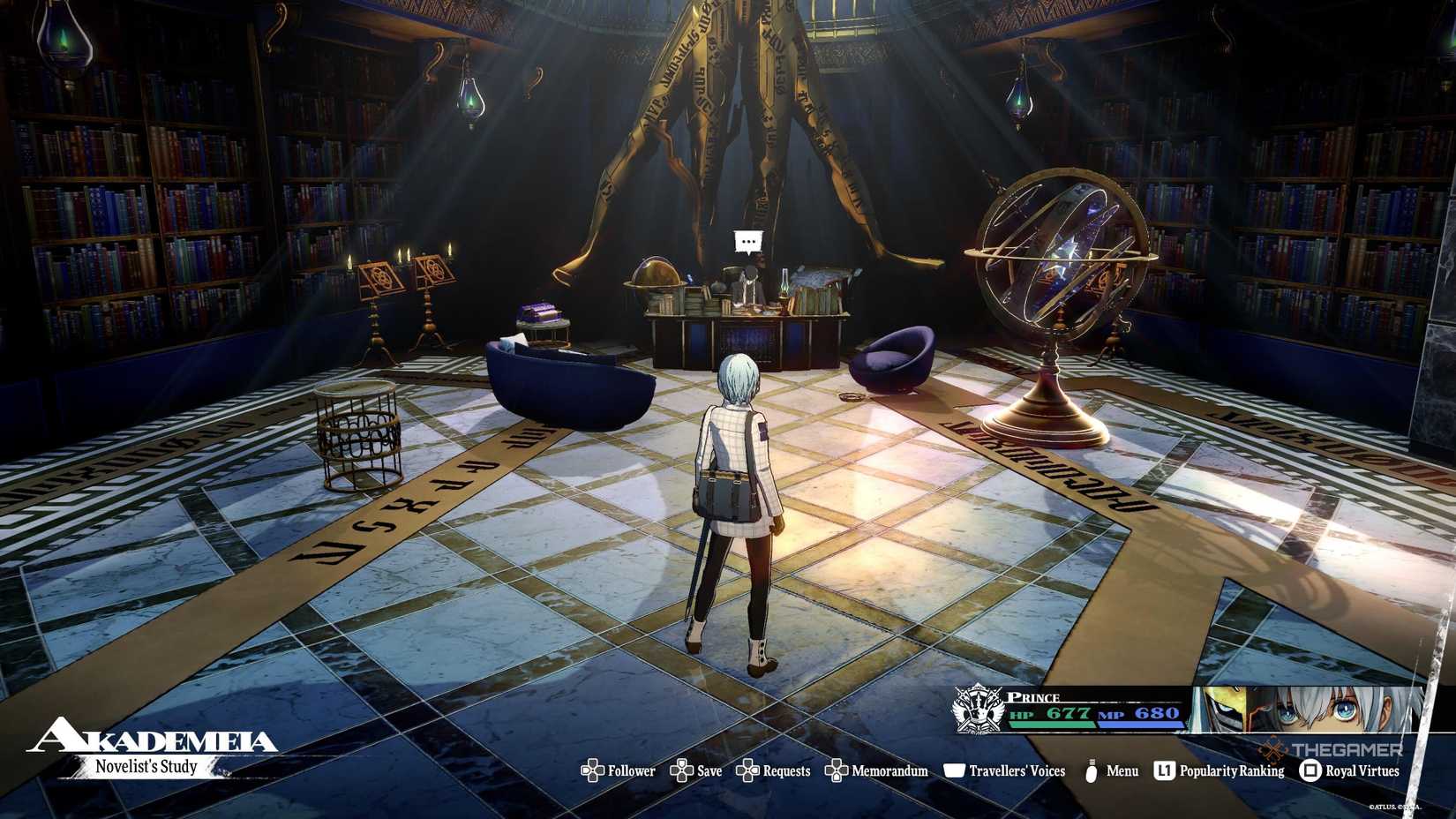The height and width of the screenshot is (819, 1456).
Task: Open Requests using its d-pad icon
Action: tap(749, 770)
